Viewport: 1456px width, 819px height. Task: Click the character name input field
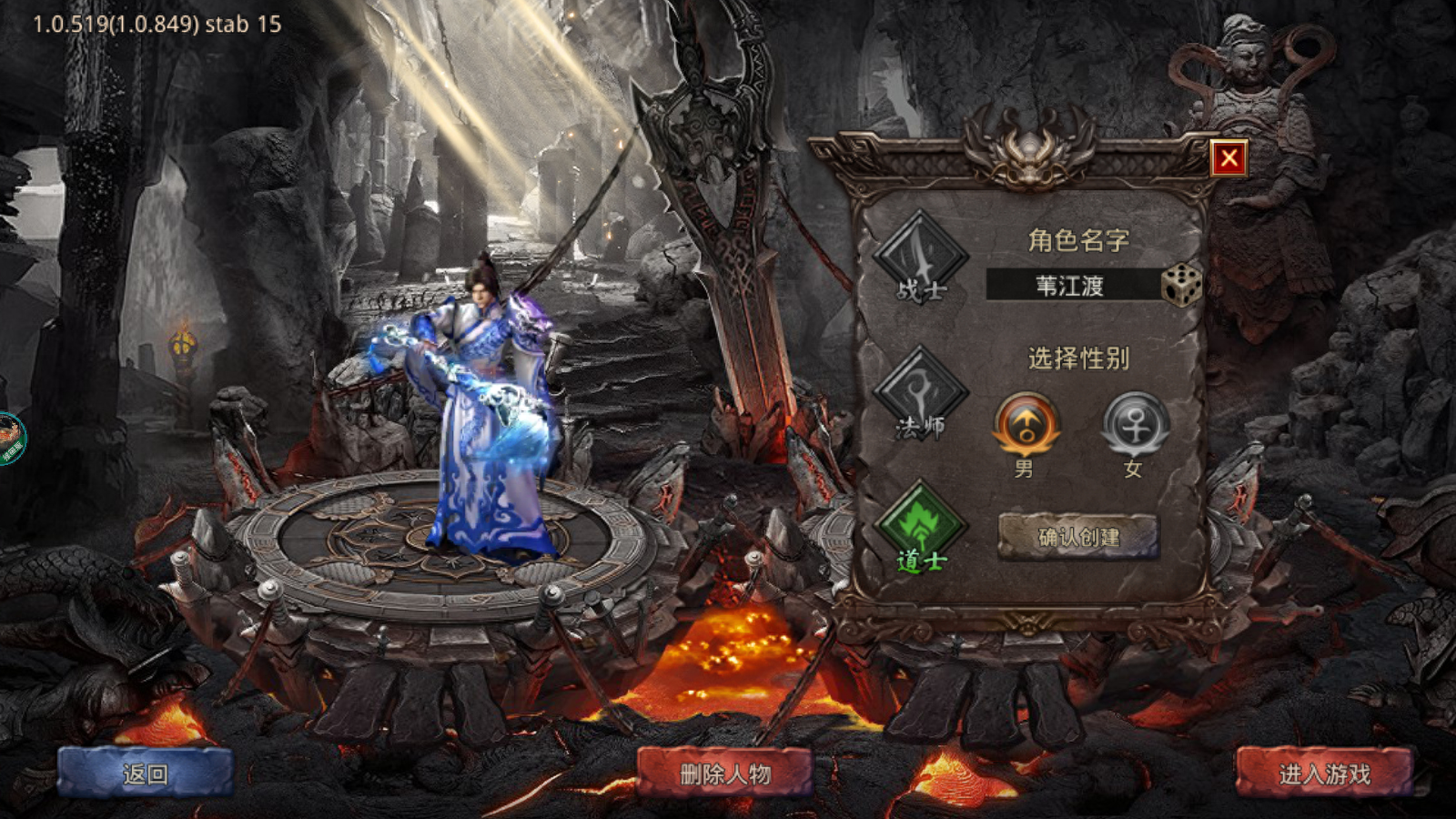pyautogui.click(x=1071, y=286)
